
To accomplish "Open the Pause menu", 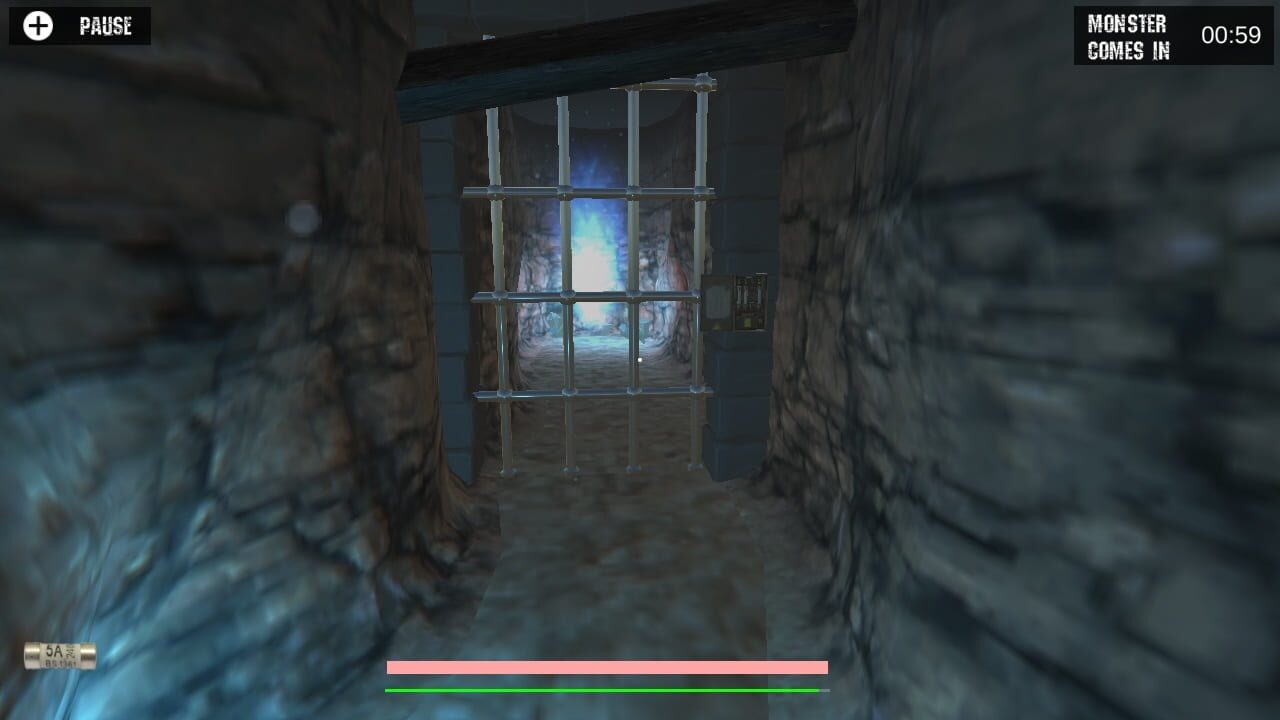I will click(105, 25).
